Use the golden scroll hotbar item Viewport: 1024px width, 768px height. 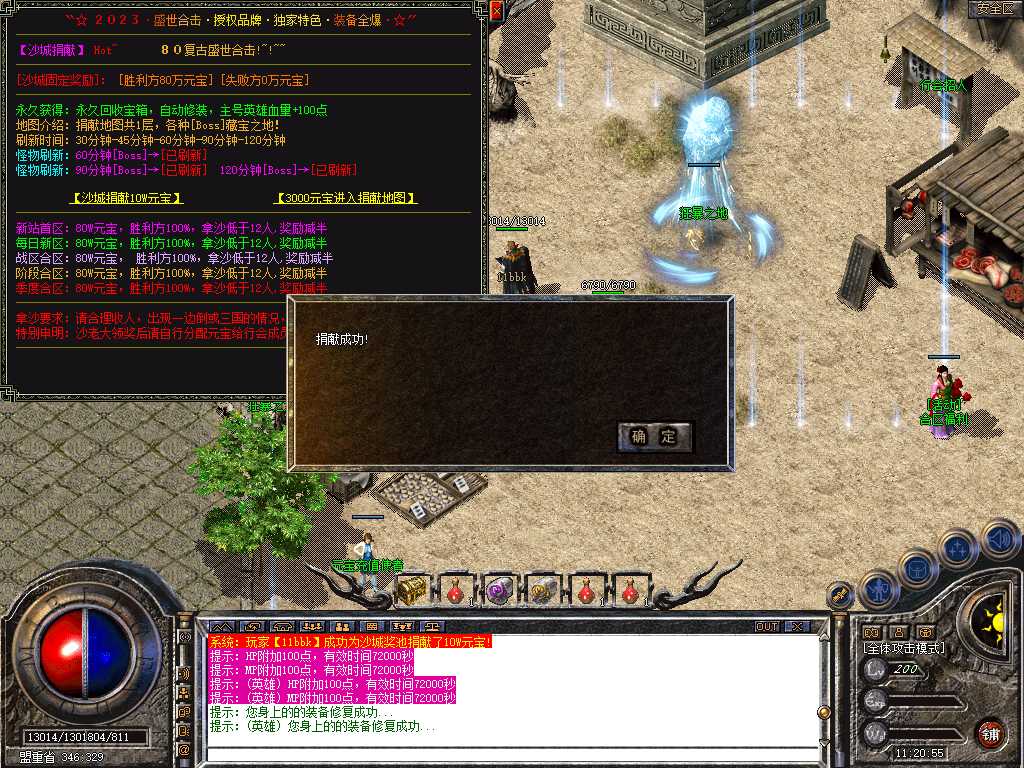542,591
